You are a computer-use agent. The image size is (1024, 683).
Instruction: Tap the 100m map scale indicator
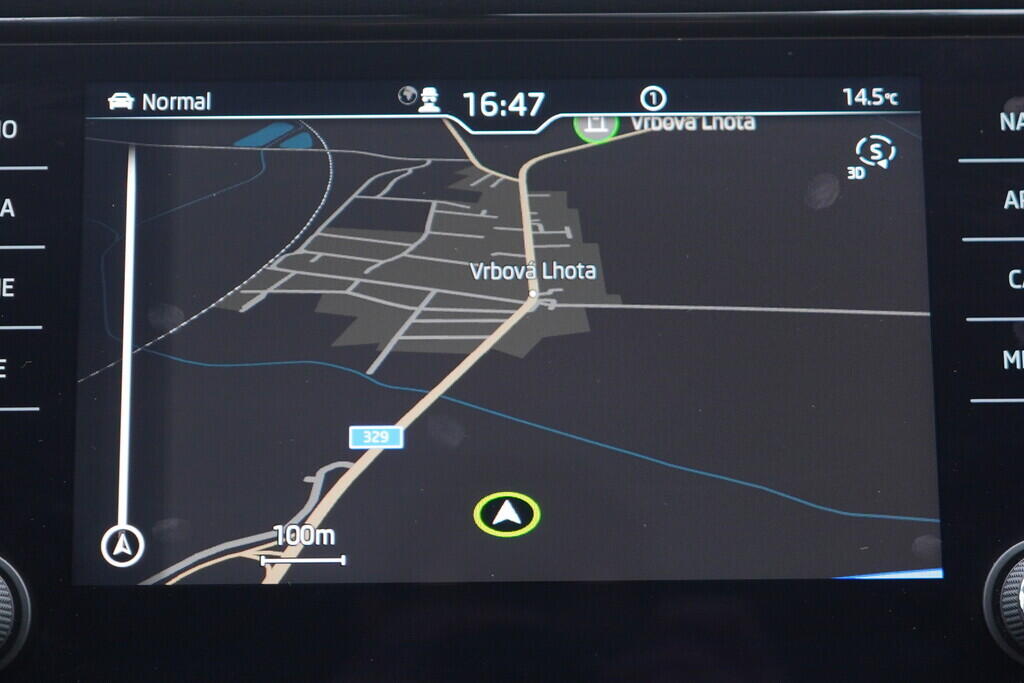pyautogui.click(x=303, y=545)
